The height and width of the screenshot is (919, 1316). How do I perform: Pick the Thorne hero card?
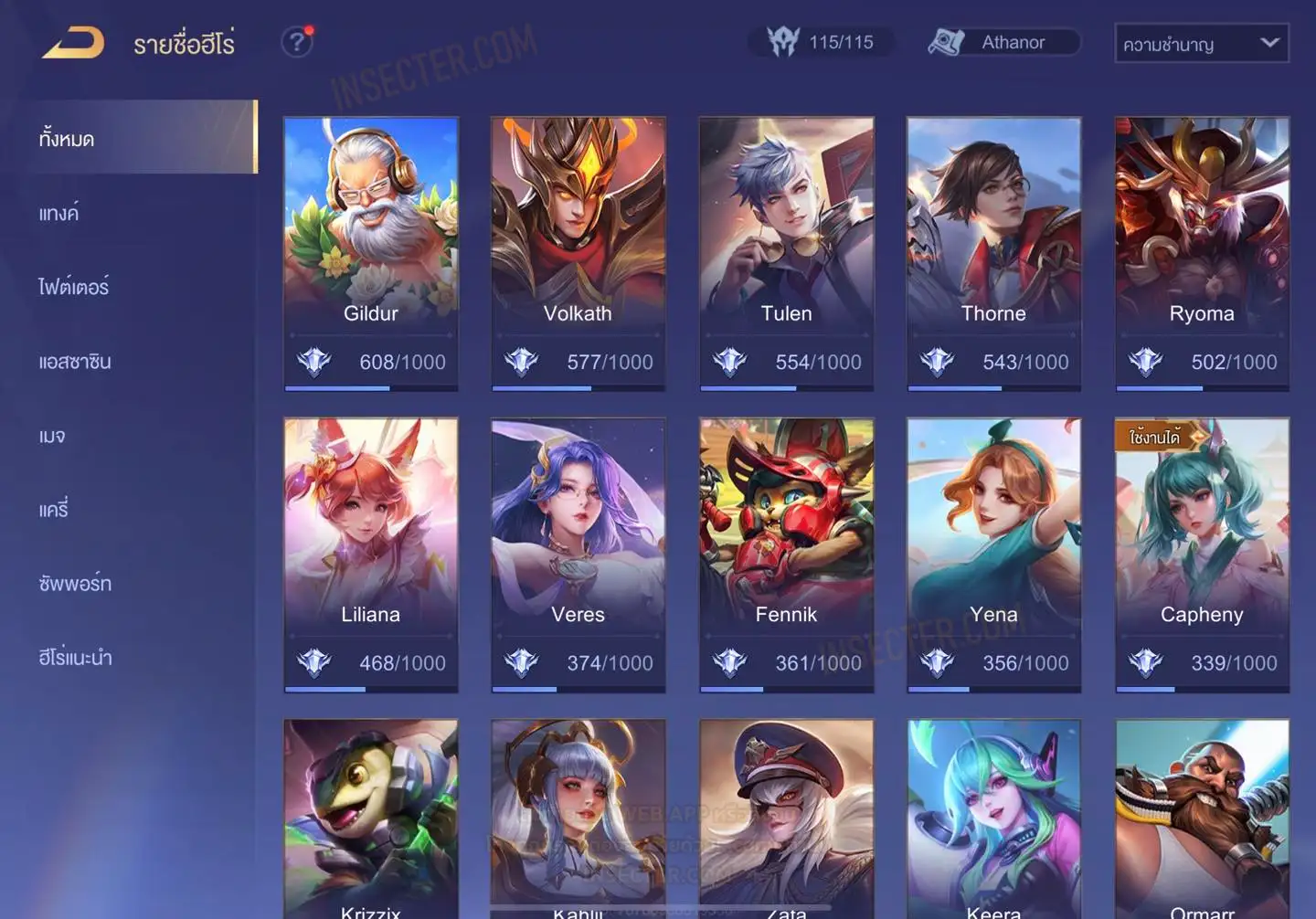click(993, 253)
